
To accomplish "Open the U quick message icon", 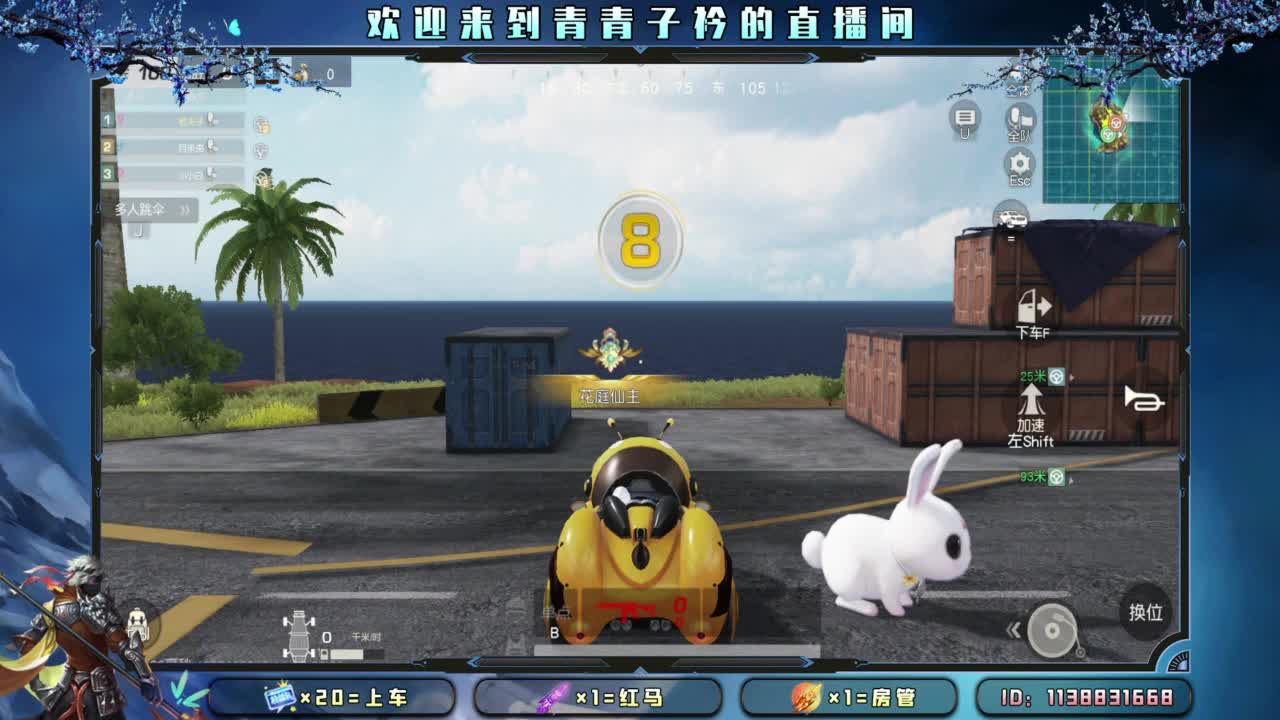I will click(x=966, y=118).
